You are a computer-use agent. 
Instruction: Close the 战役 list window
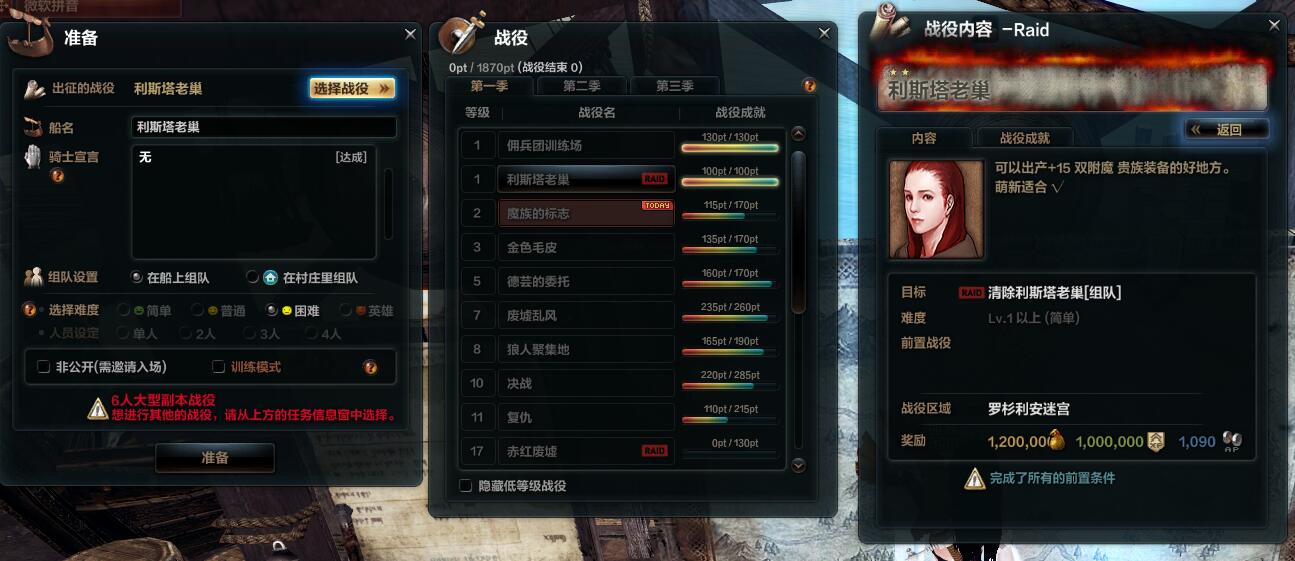click(824, 33)
